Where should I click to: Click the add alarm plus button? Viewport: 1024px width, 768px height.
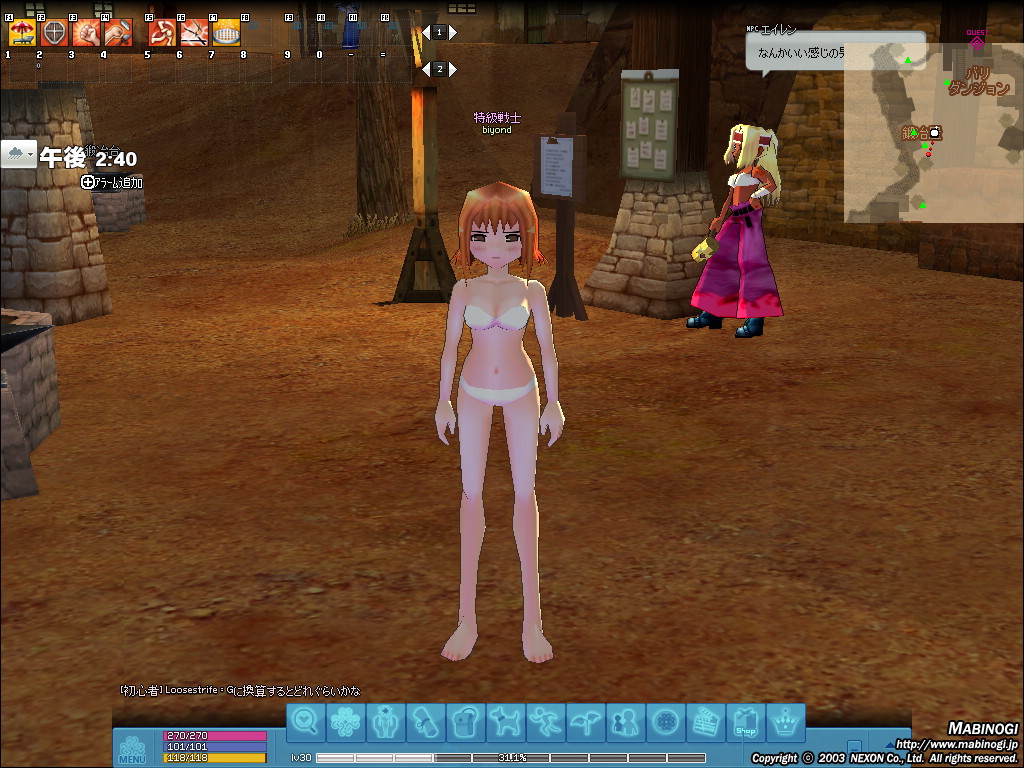tap(88, 182)
